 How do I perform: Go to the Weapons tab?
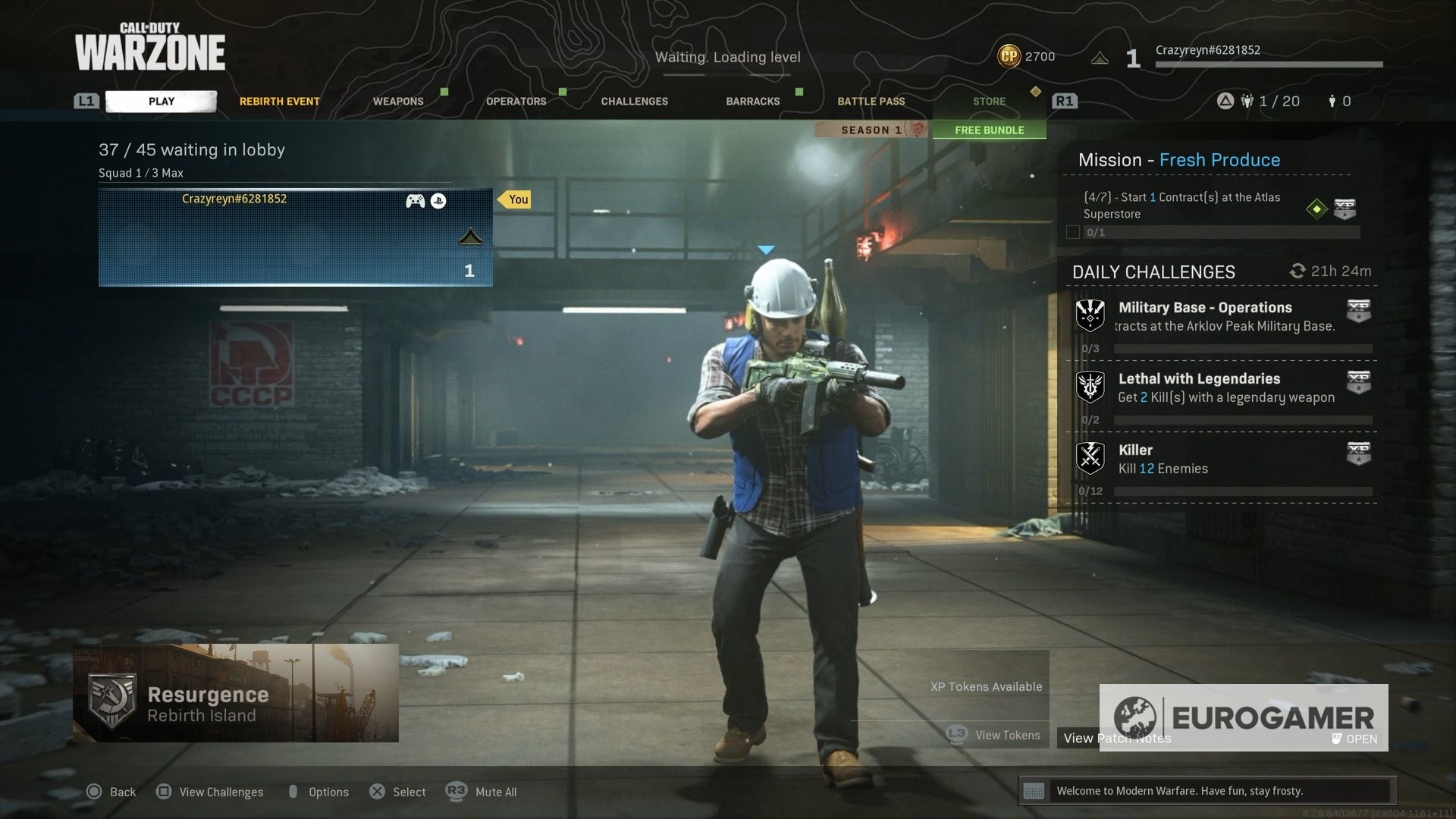(398, 101)
